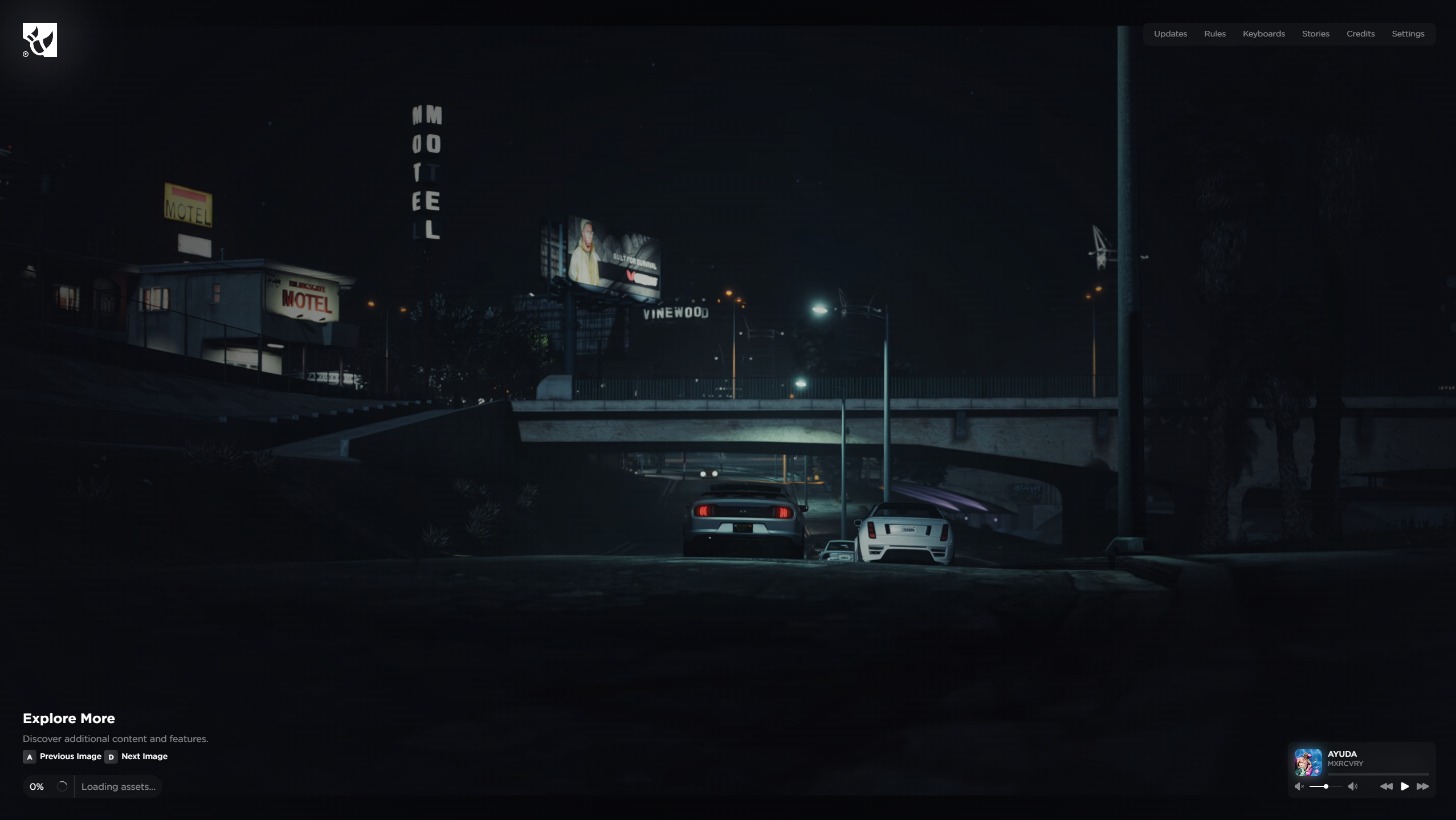This screenshot has height=820, width=1456.
Task: Skip forward to the next track
Action: 1423,786
